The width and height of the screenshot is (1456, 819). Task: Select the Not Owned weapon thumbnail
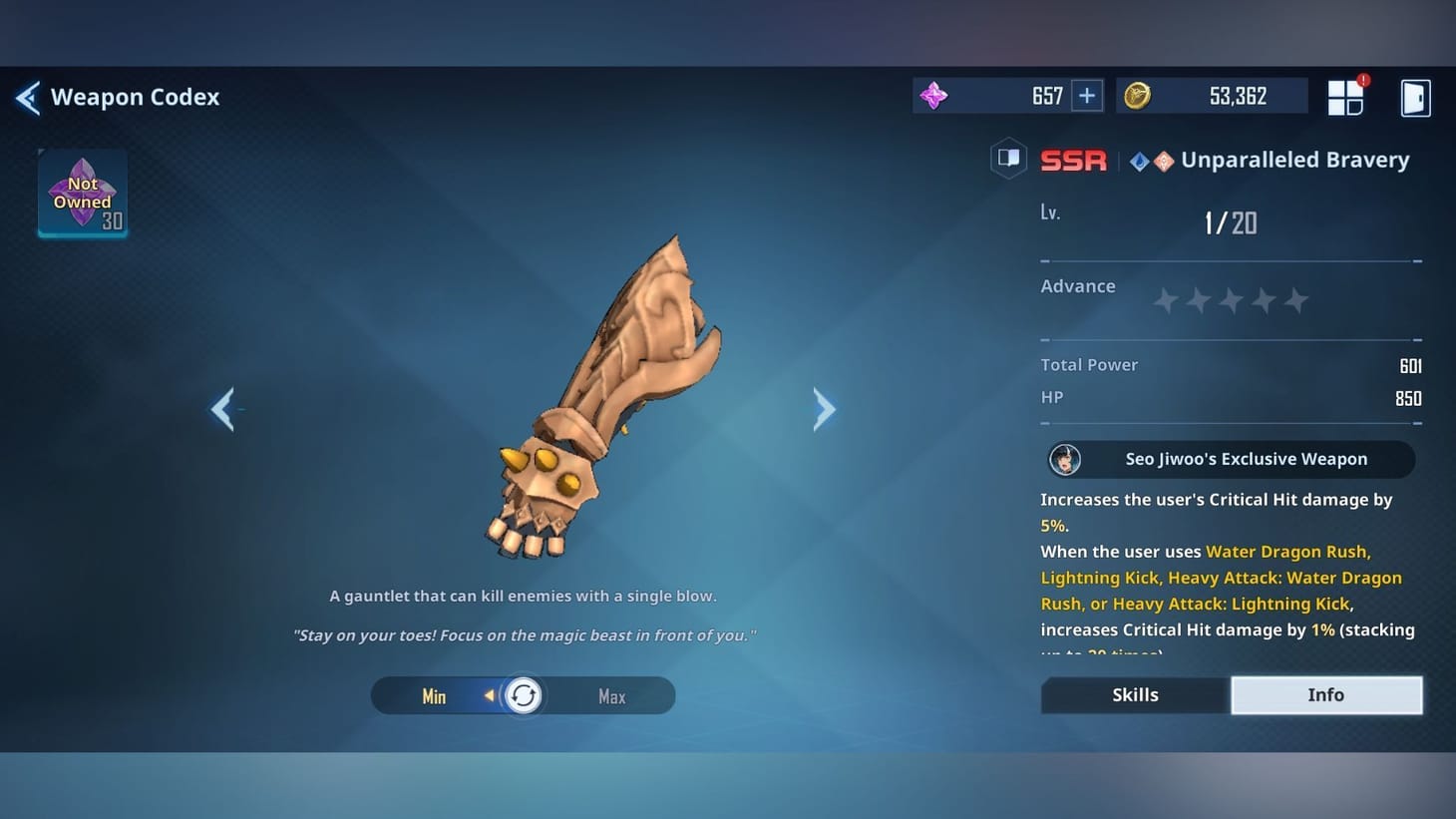82,193
